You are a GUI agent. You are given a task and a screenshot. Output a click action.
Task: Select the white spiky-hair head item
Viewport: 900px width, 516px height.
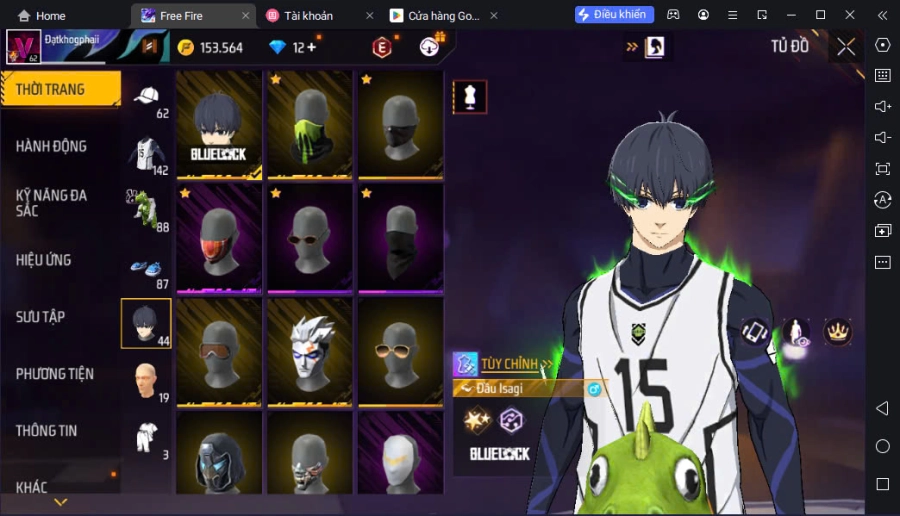click(x=309, y=353)
